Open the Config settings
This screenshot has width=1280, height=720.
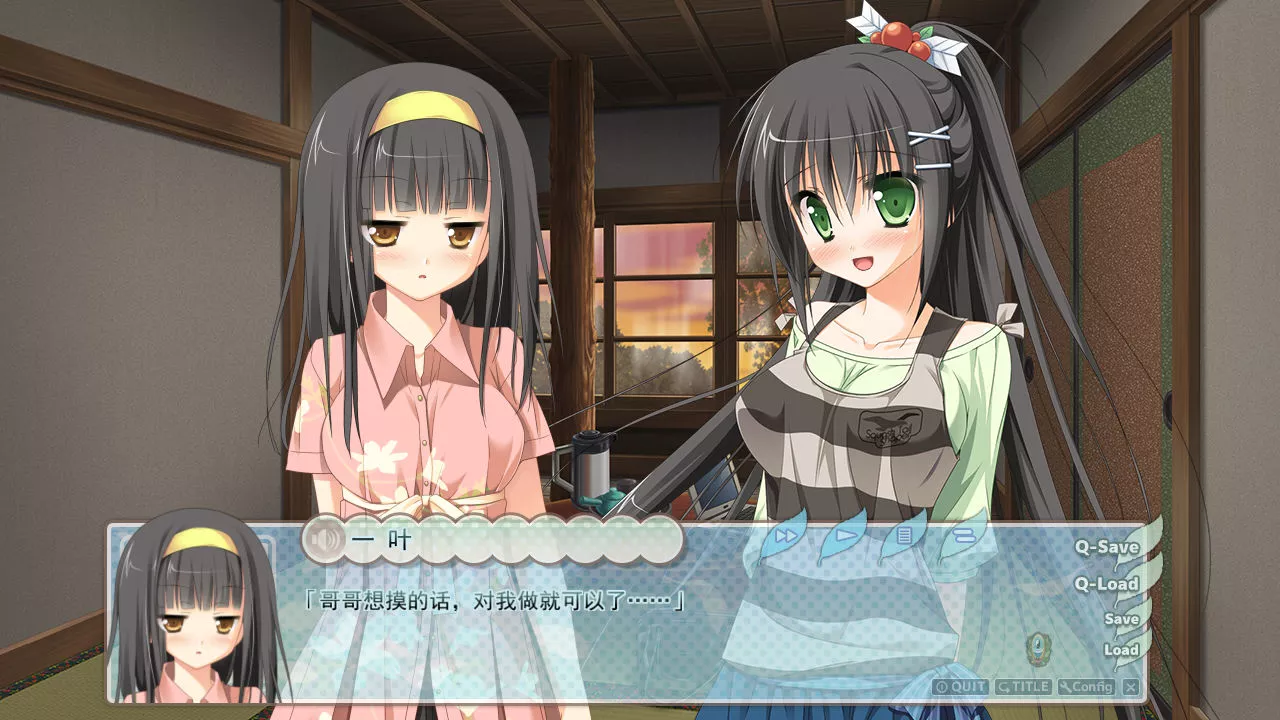1086,687
